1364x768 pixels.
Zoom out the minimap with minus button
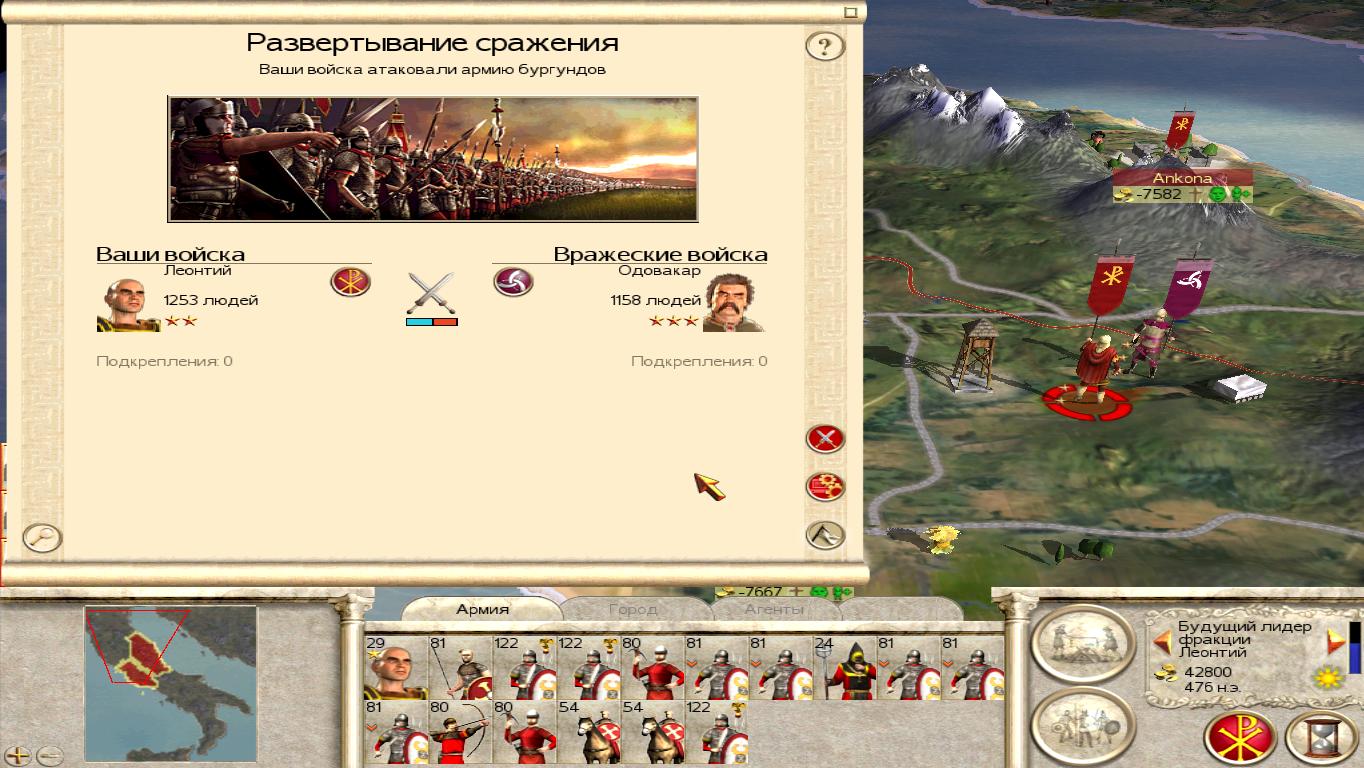pyautogui.click(x=49, y=756)
